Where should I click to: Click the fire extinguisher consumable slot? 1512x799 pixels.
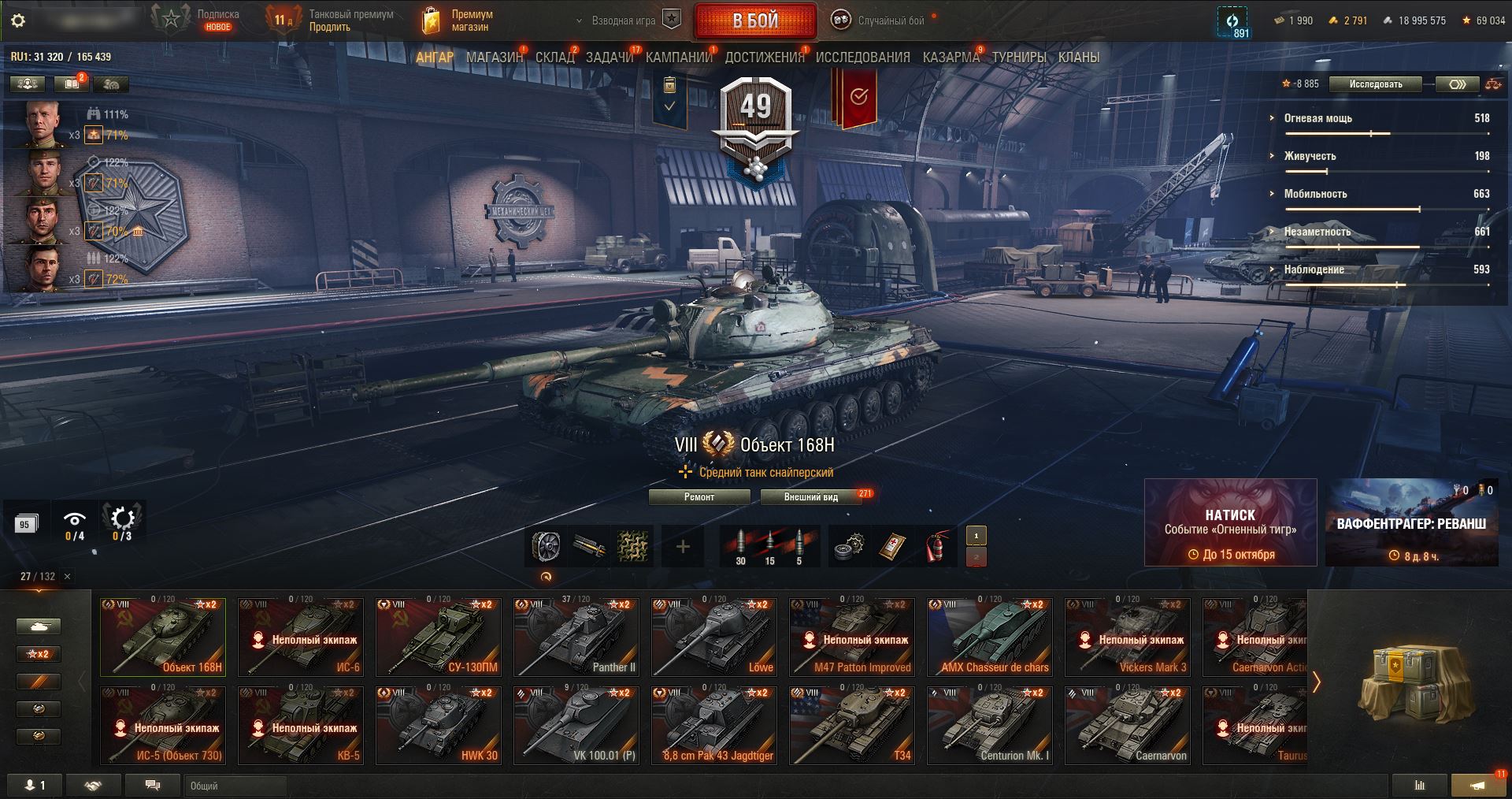(935, 546)
